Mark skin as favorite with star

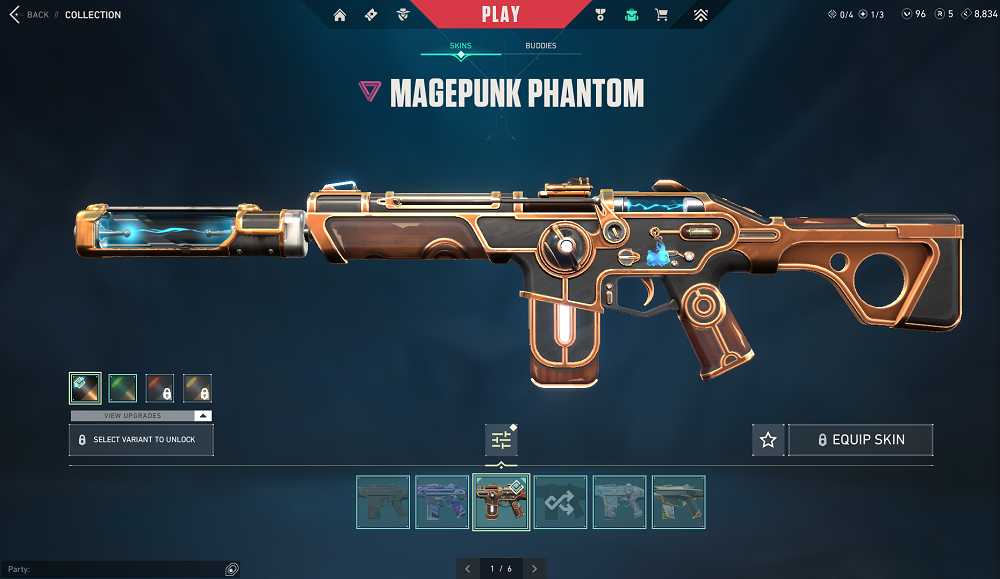tap(768, 440)
